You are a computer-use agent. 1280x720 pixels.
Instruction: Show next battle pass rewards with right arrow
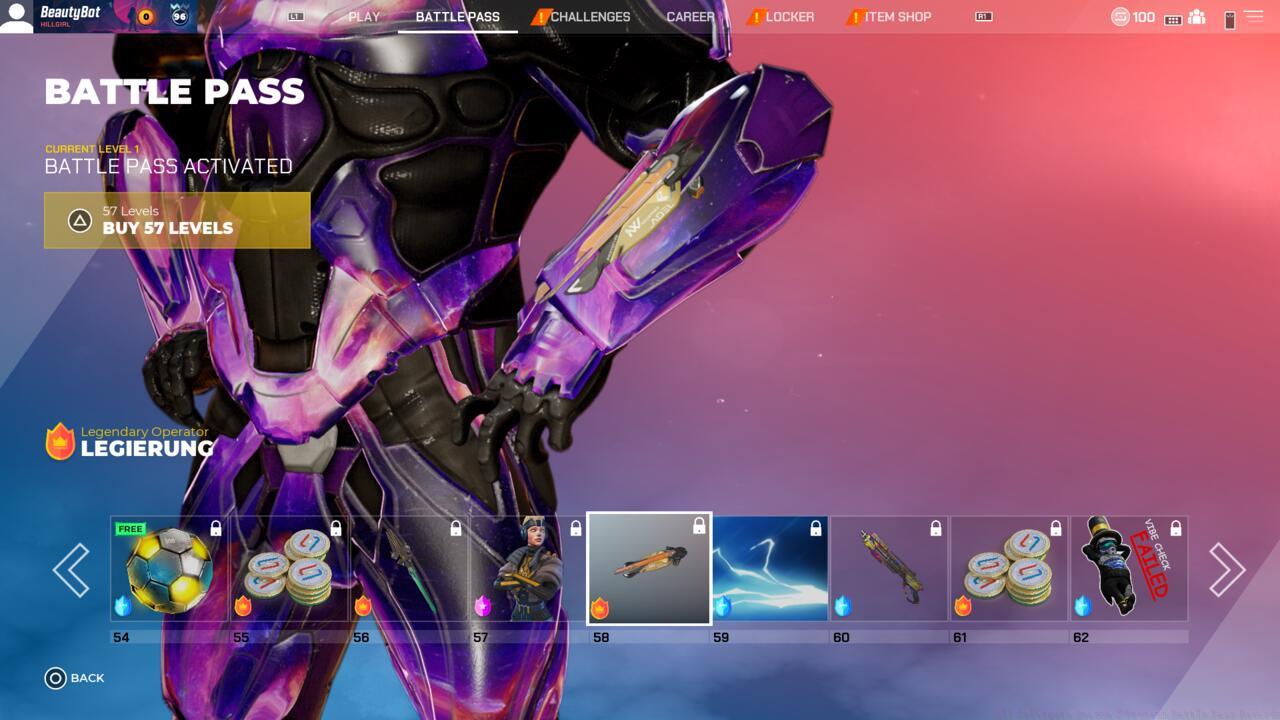click(x=1227, y=570)
